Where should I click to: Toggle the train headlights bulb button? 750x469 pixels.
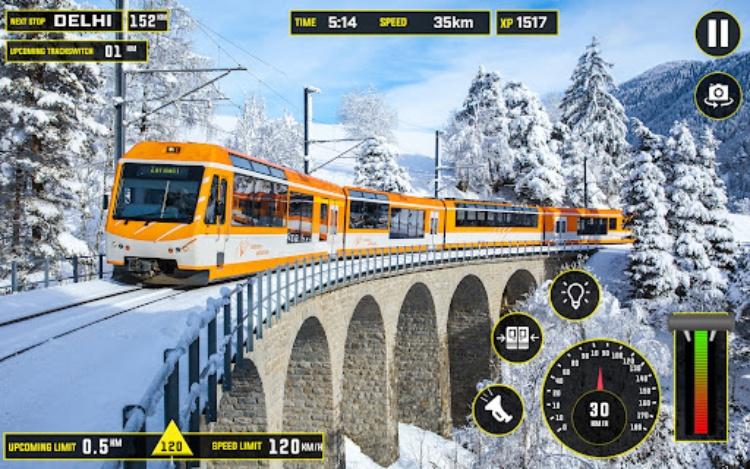pyautogui.click(x=575, y=295)
